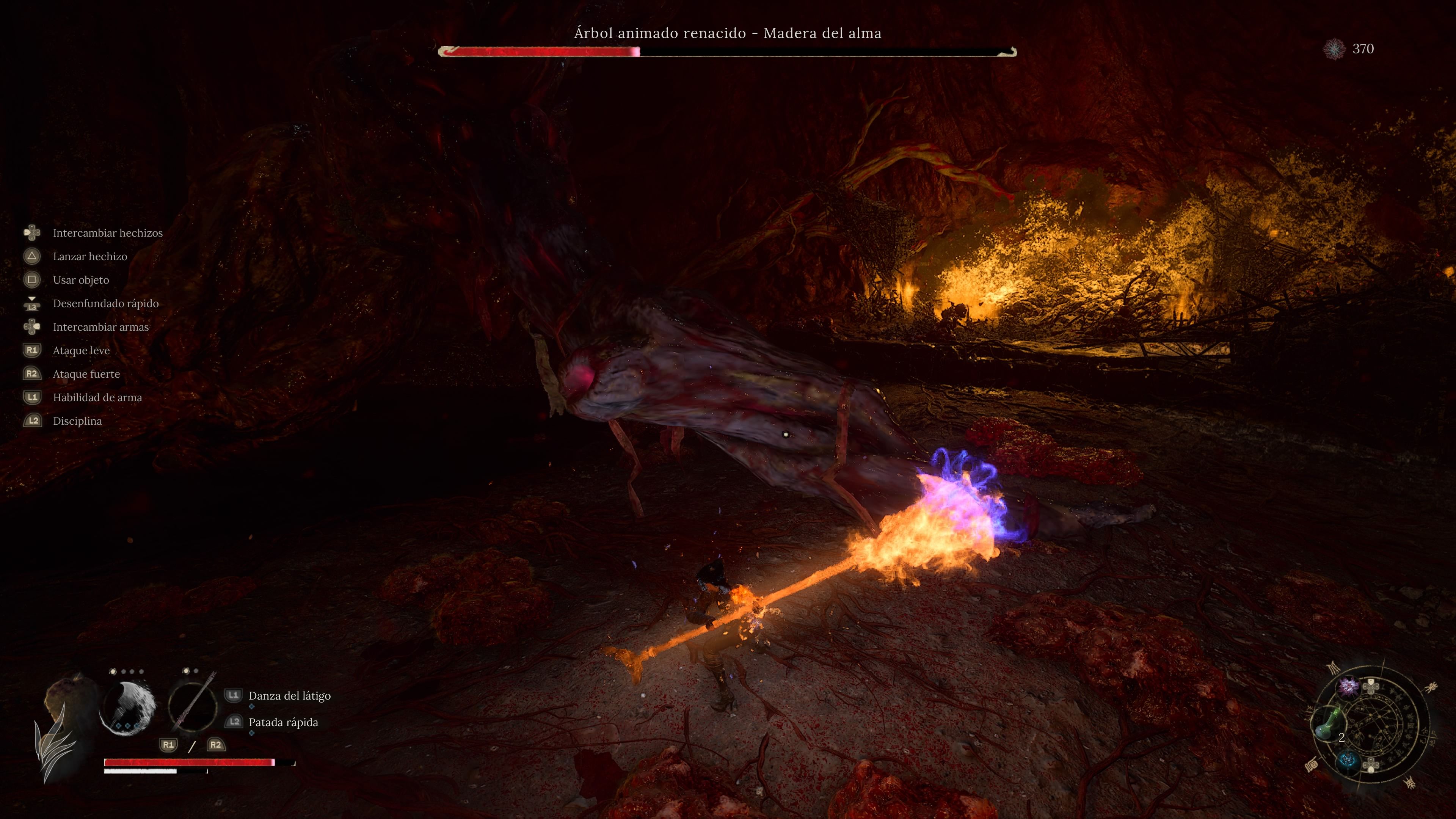This screenshot has width=1456, height=819.
Task: Select the moon-framed primary weapon slot
Action: [x=127, y=708]
